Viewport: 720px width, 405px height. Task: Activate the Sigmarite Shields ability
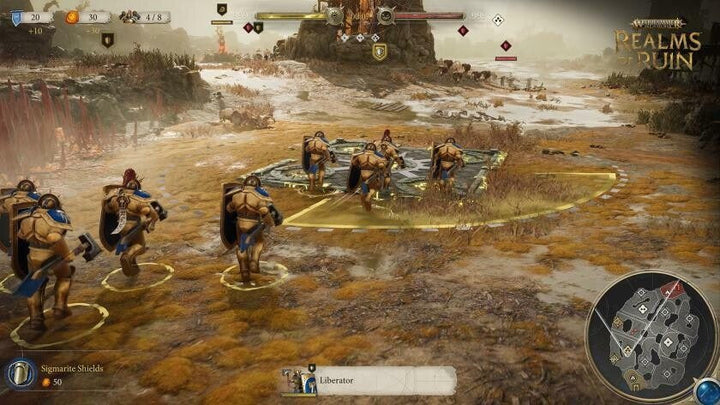pos(21,374)
